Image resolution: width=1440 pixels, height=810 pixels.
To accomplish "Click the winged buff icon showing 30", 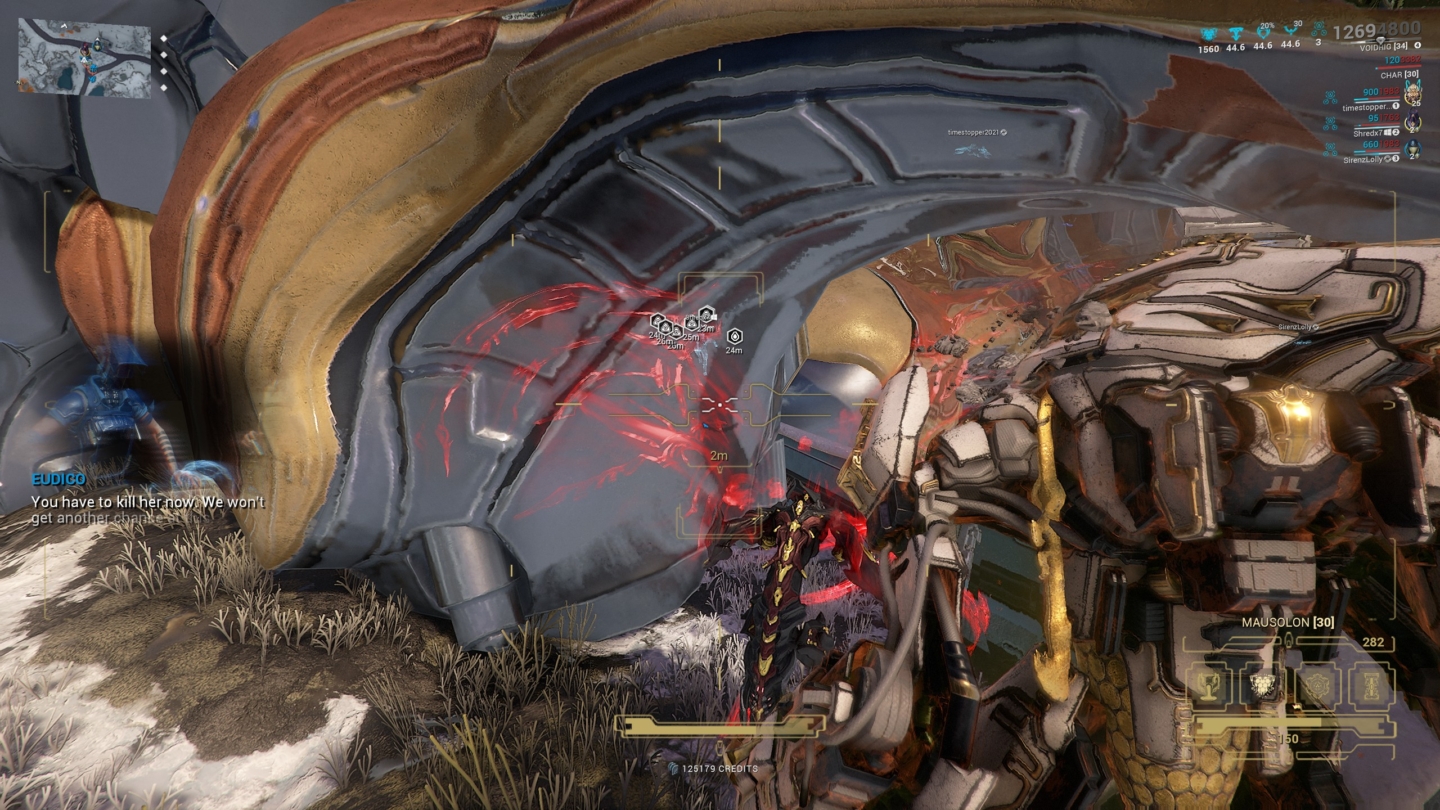I will click(1291, 30).
